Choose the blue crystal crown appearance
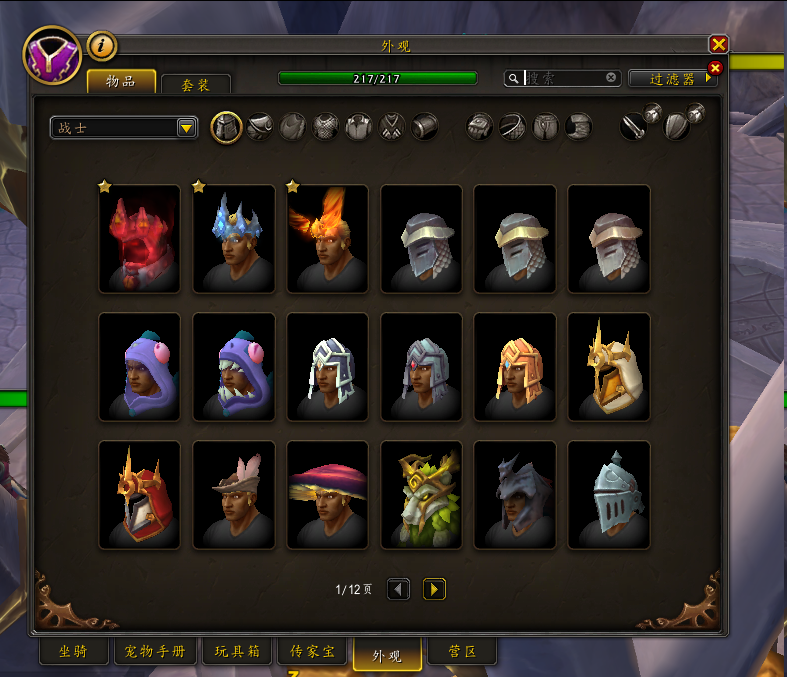The image size is (787, 677). tap(233, 240)
